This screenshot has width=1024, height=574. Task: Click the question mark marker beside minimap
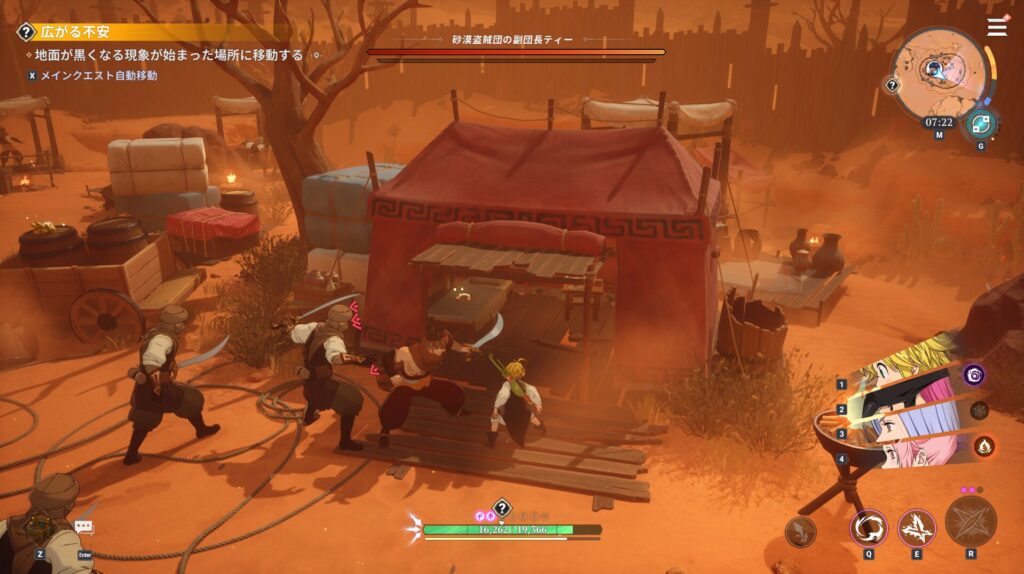892,86
